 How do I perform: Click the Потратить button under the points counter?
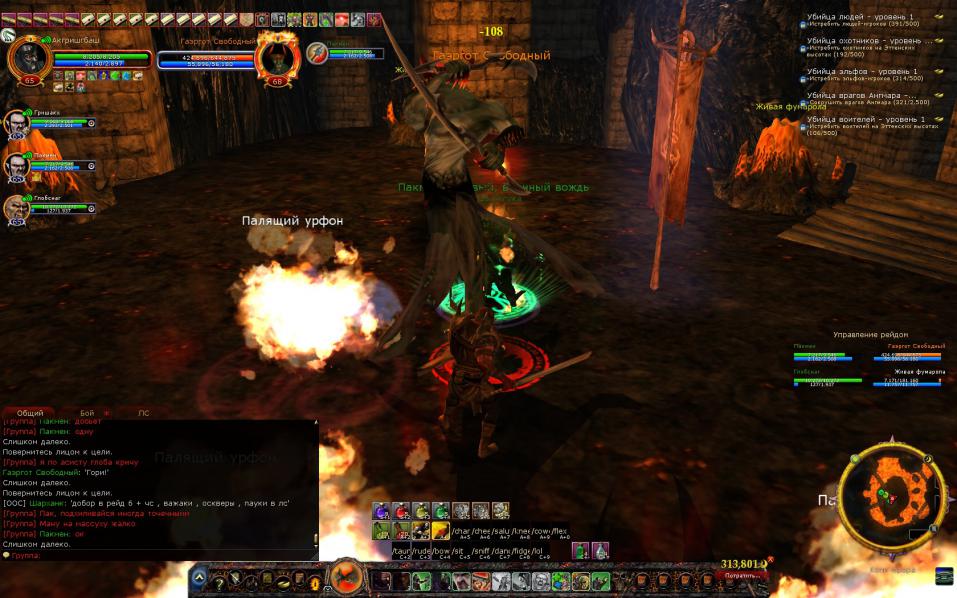(x=744, y=576)
